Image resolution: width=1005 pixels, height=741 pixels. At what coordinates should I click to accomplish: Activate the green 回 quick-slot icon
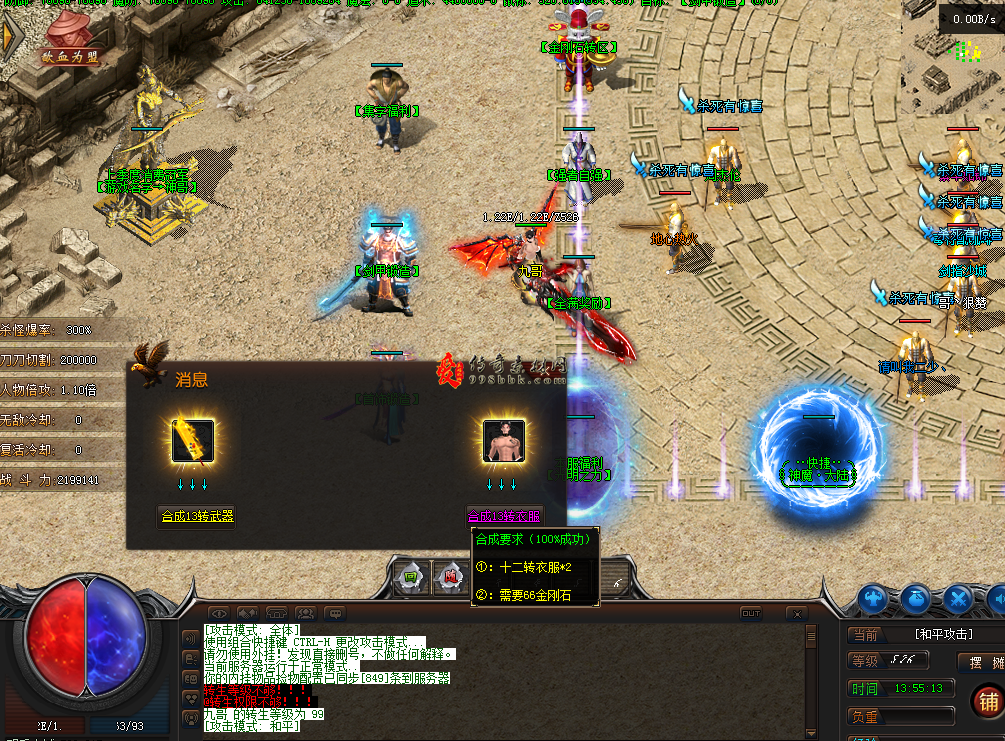pos(410,576)
